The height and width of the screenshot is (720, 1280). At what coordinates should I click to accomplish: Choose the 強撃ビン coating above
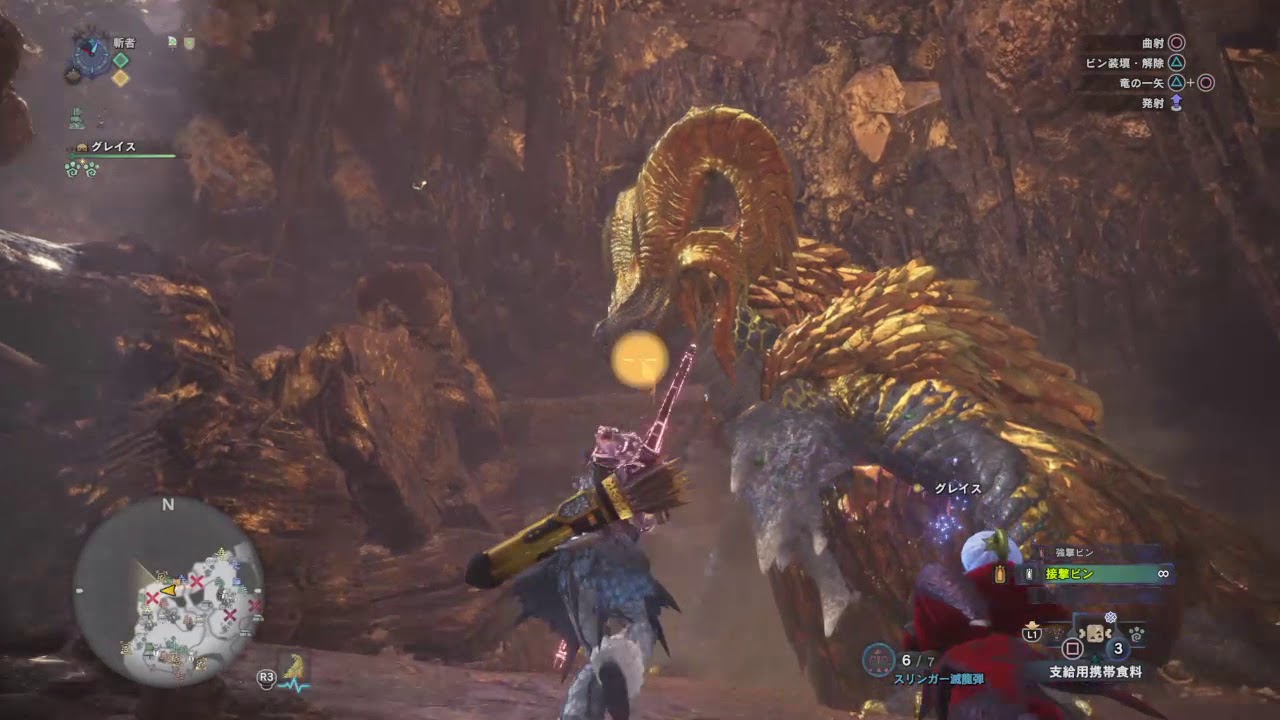(1075, 553)
